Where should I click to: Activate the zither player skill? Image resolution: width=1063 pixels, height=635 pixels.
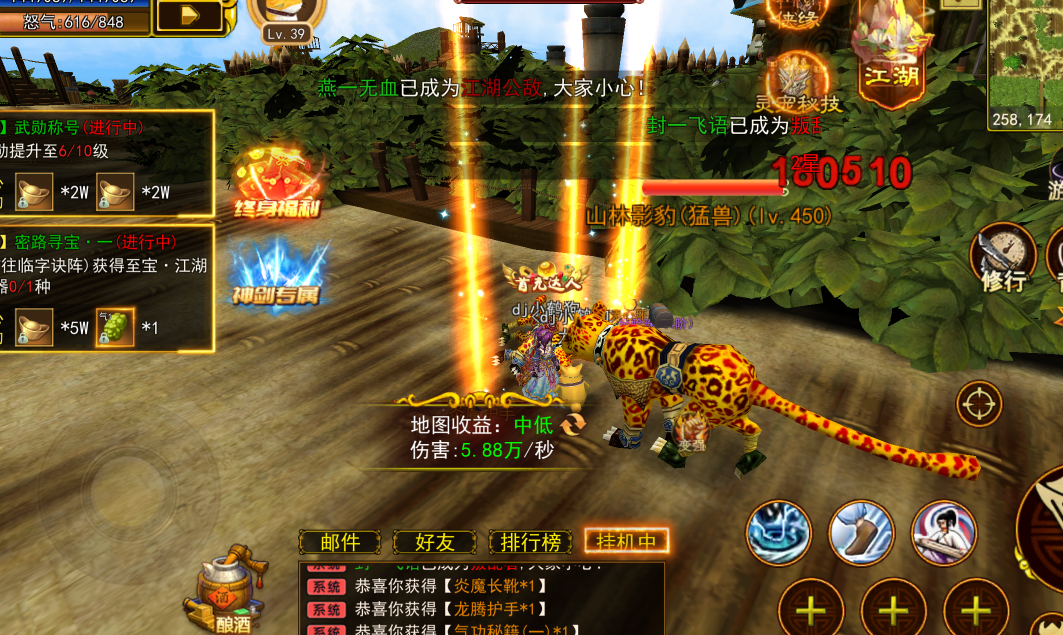pyautogui.click(x=943, y=532)
